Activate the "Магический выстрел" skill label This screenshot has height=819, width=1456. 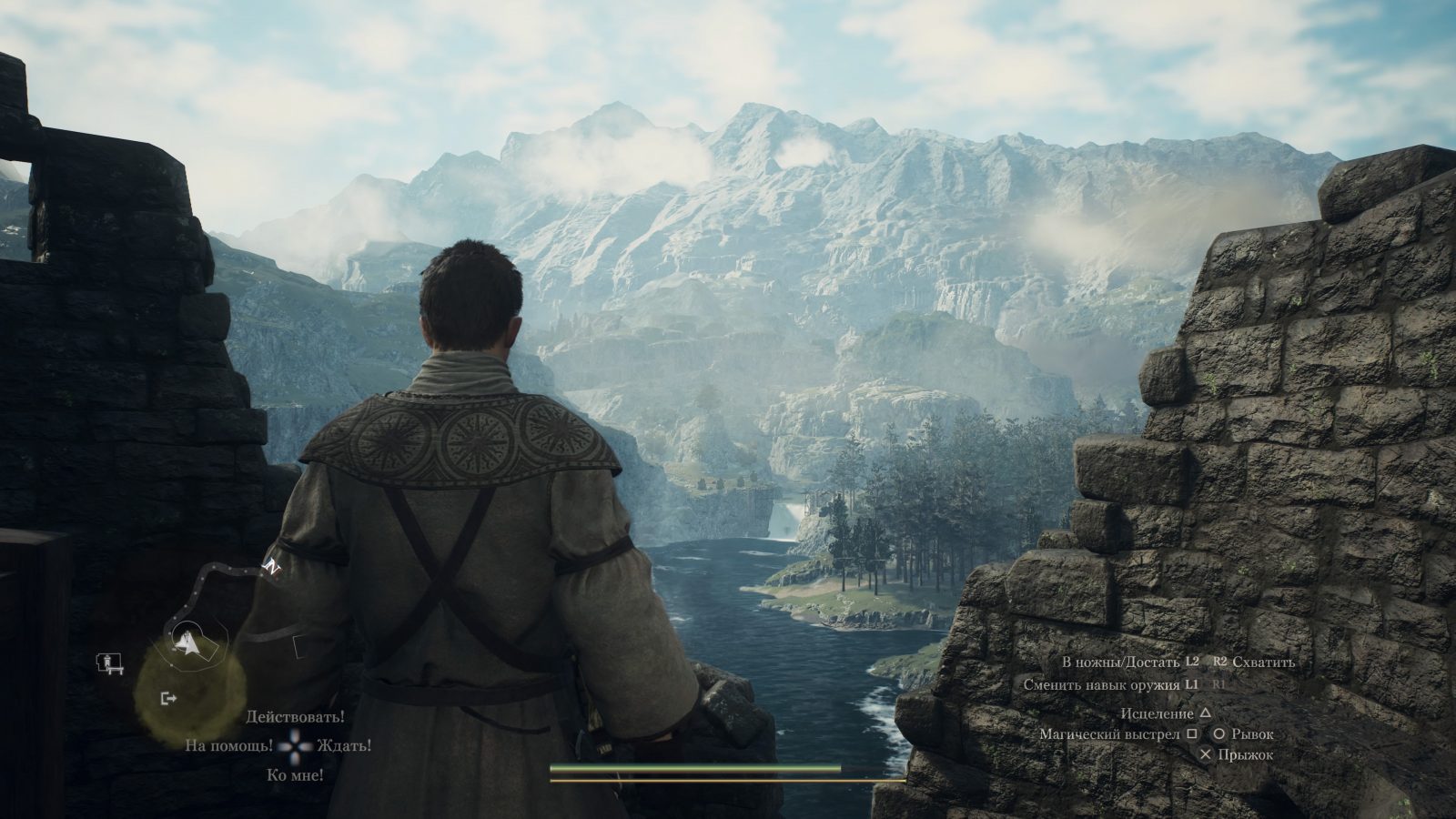(1110, 733)
